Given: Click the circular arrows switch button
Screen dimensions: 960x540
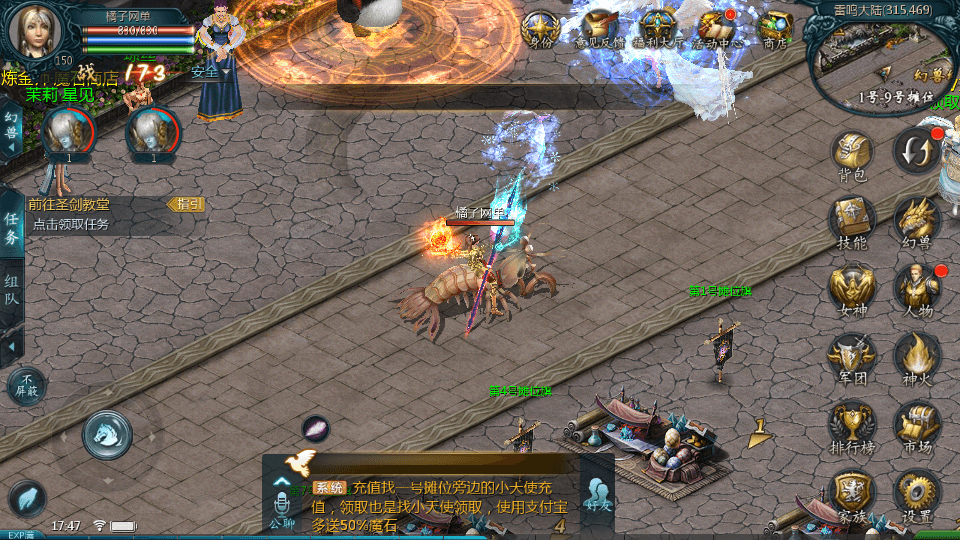Looking at the screenshot, I should point(916,150).
